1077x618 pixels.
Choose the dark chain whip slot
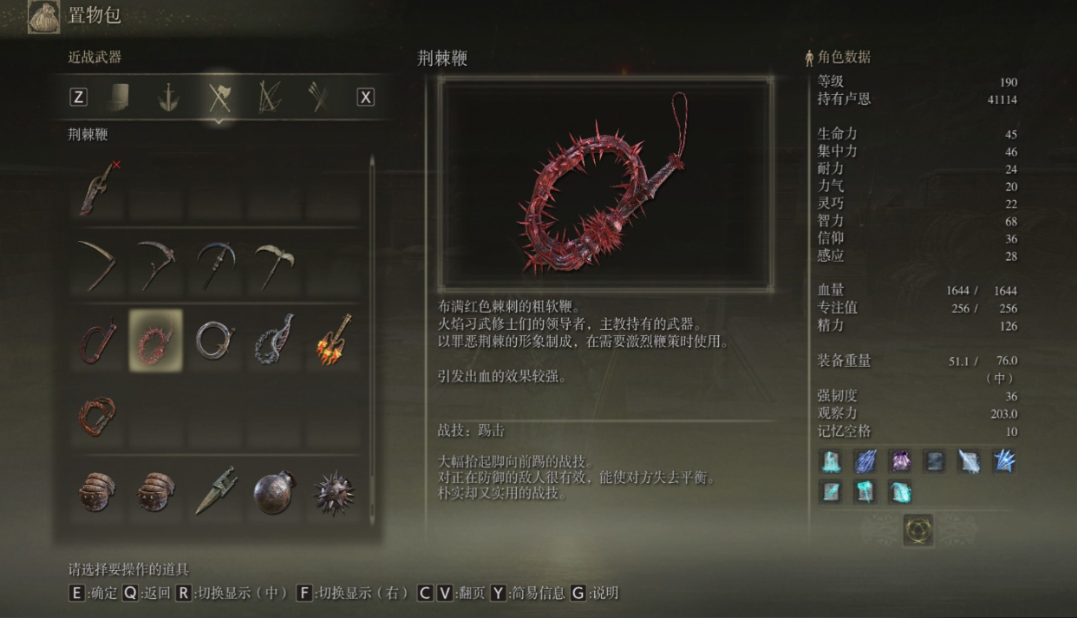(x=273, y=339)
